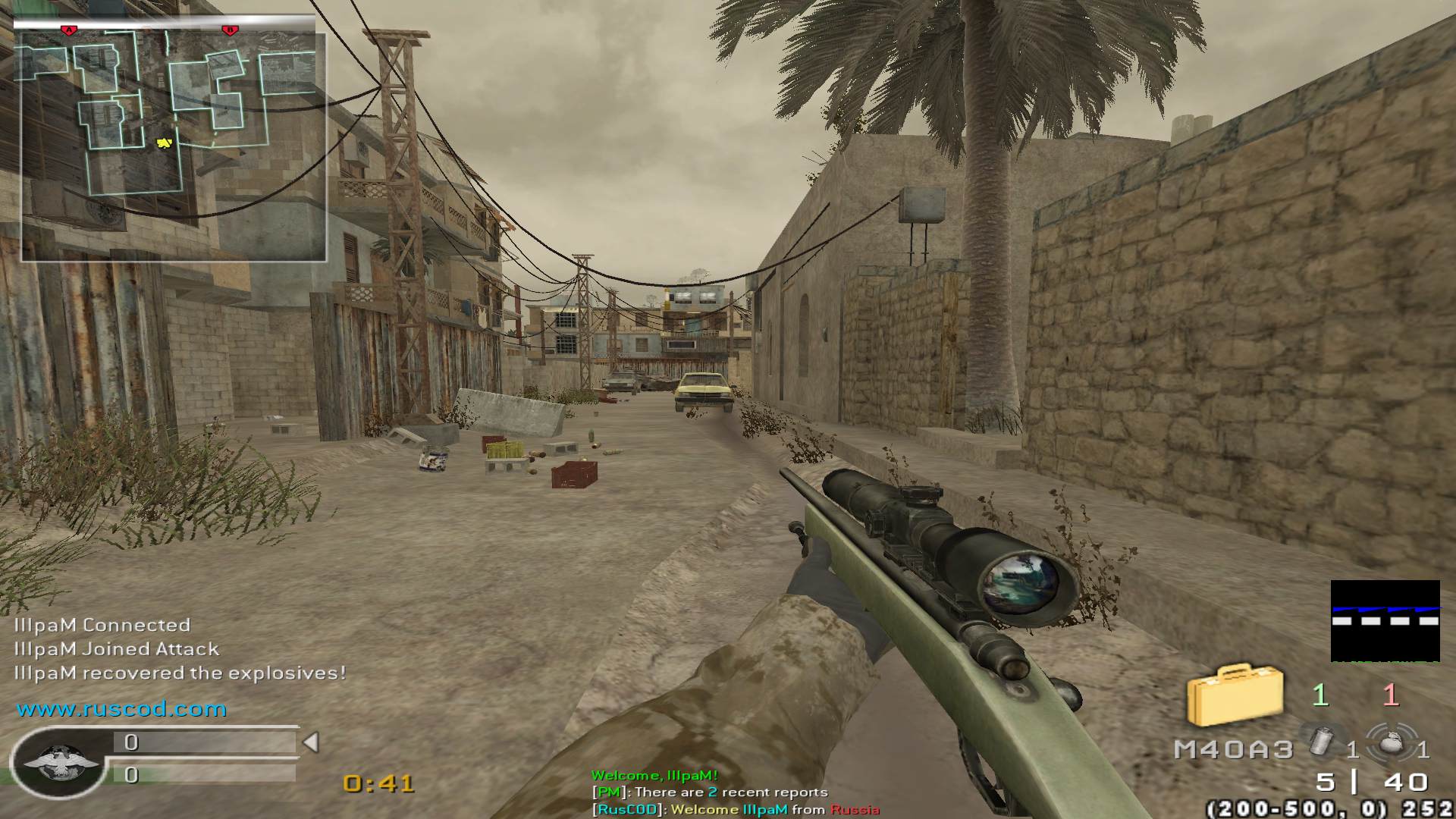Select the yellow briefcase explosives icon
The width and height of the screenshot is (1456, 819).
(x=1235, y=694)
